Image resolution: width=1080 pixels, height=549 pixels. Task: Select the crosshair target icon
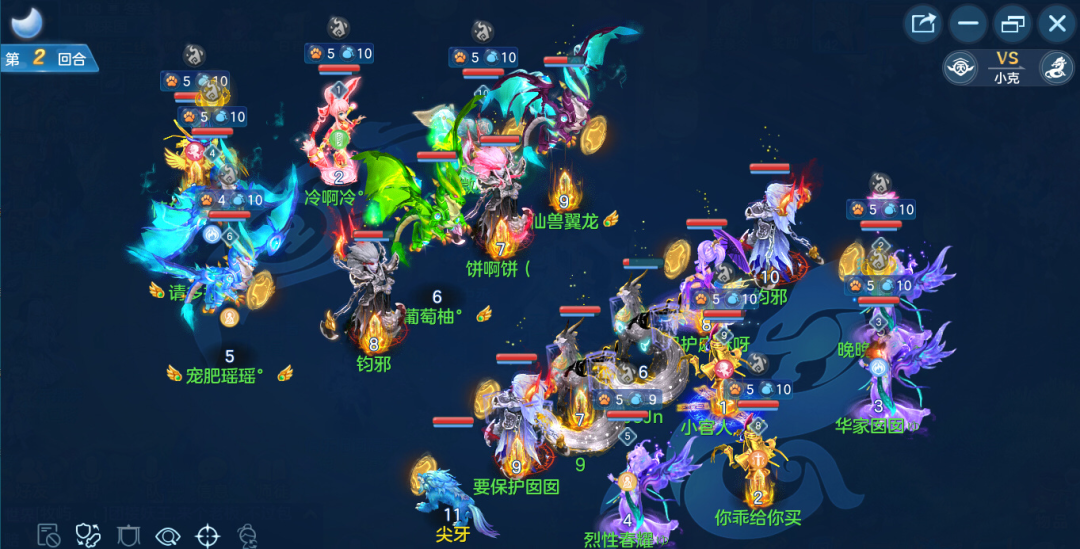pyautogui.click(x=207, y=535)
